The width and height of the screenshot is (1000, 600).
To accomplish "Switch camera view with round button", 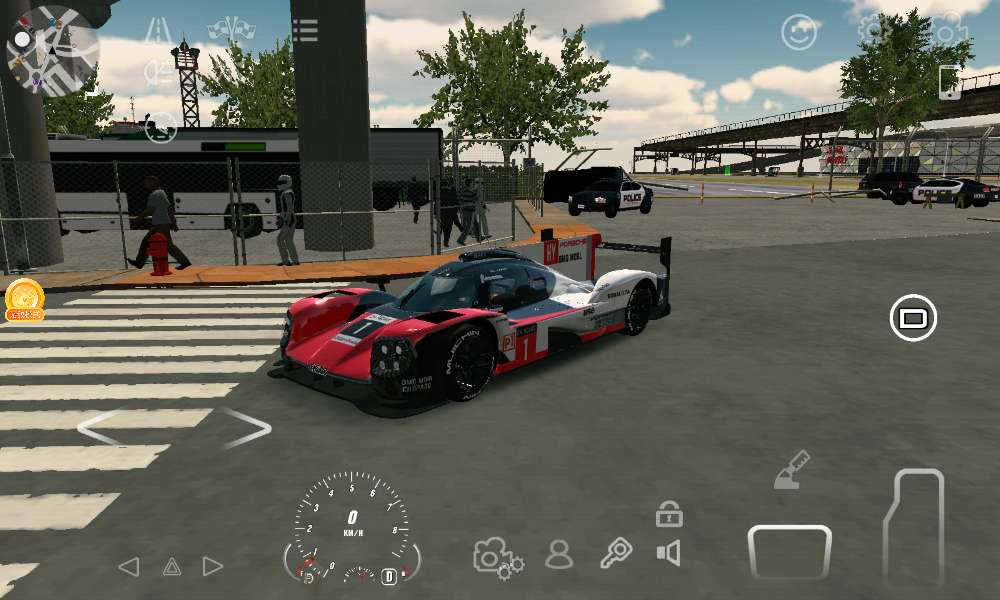I will pyautogui.click(x=912, y=318).
